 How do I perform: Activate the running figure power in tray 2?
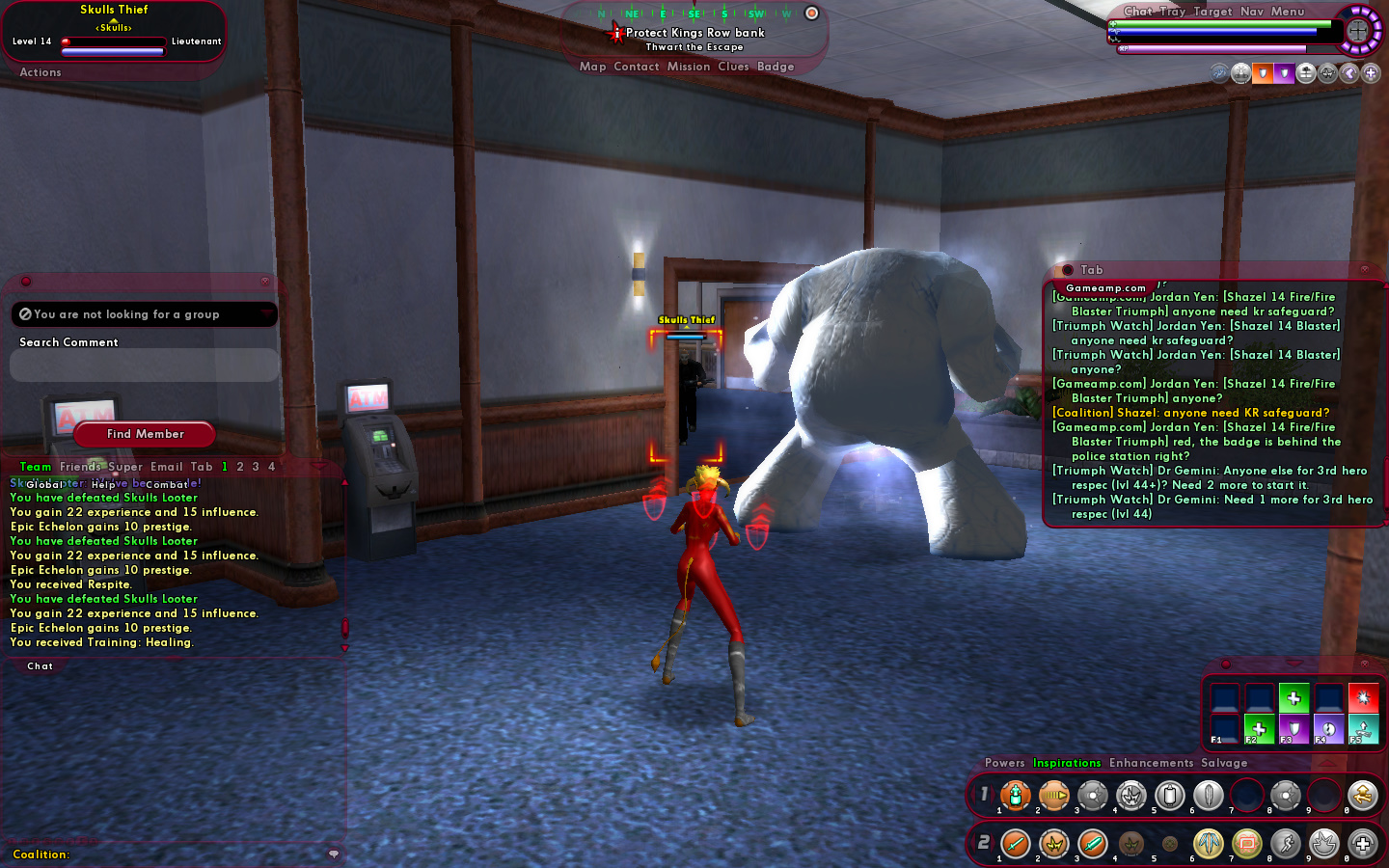point(1286,844)
